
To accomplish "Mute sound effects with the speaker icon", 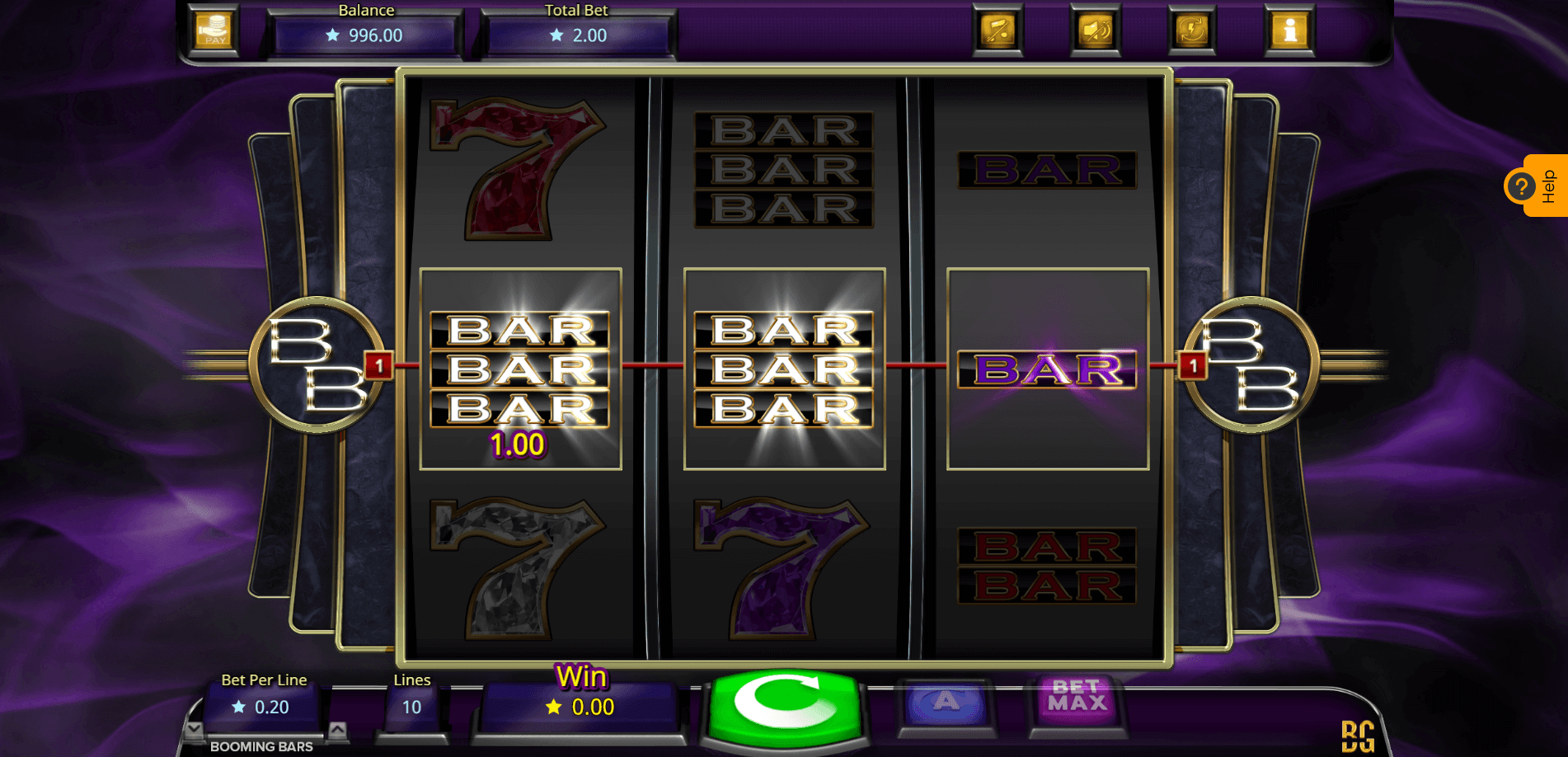I will pyautogui.click(x=1095, y=31).
